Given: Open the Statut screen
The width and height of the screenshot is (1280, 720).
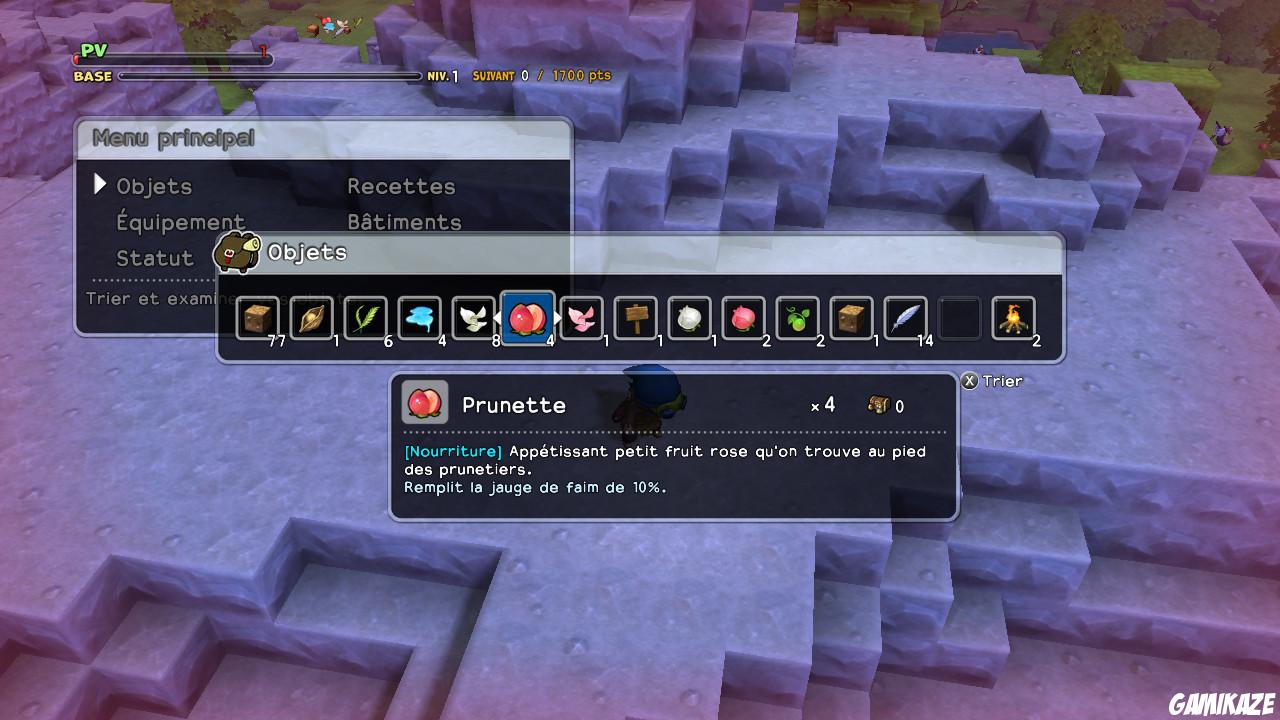Looking at the screenshot, I should 155,257.
